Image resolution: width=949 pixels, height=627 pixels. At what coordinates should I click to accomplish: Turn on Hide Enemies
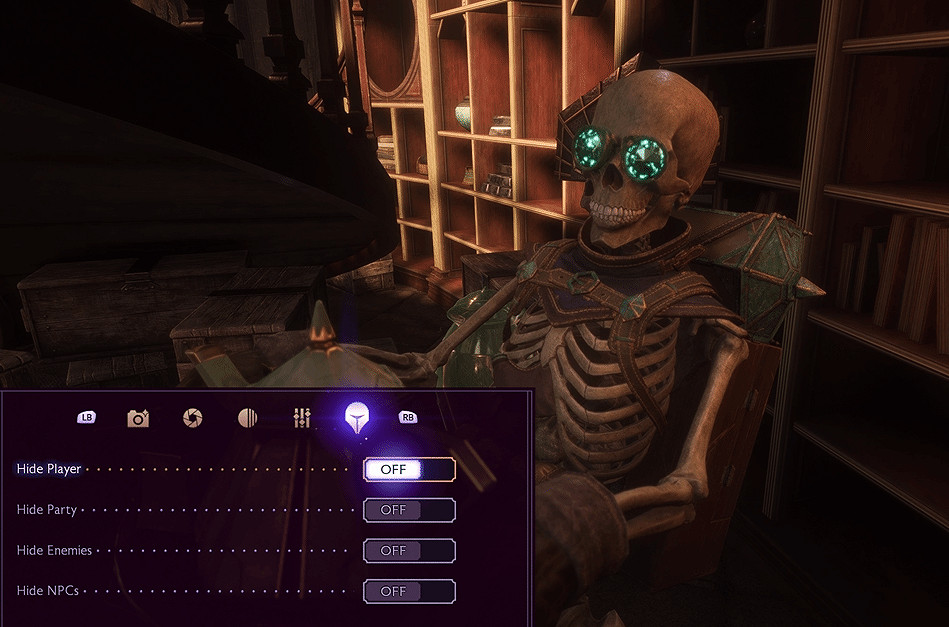(409, 550)
